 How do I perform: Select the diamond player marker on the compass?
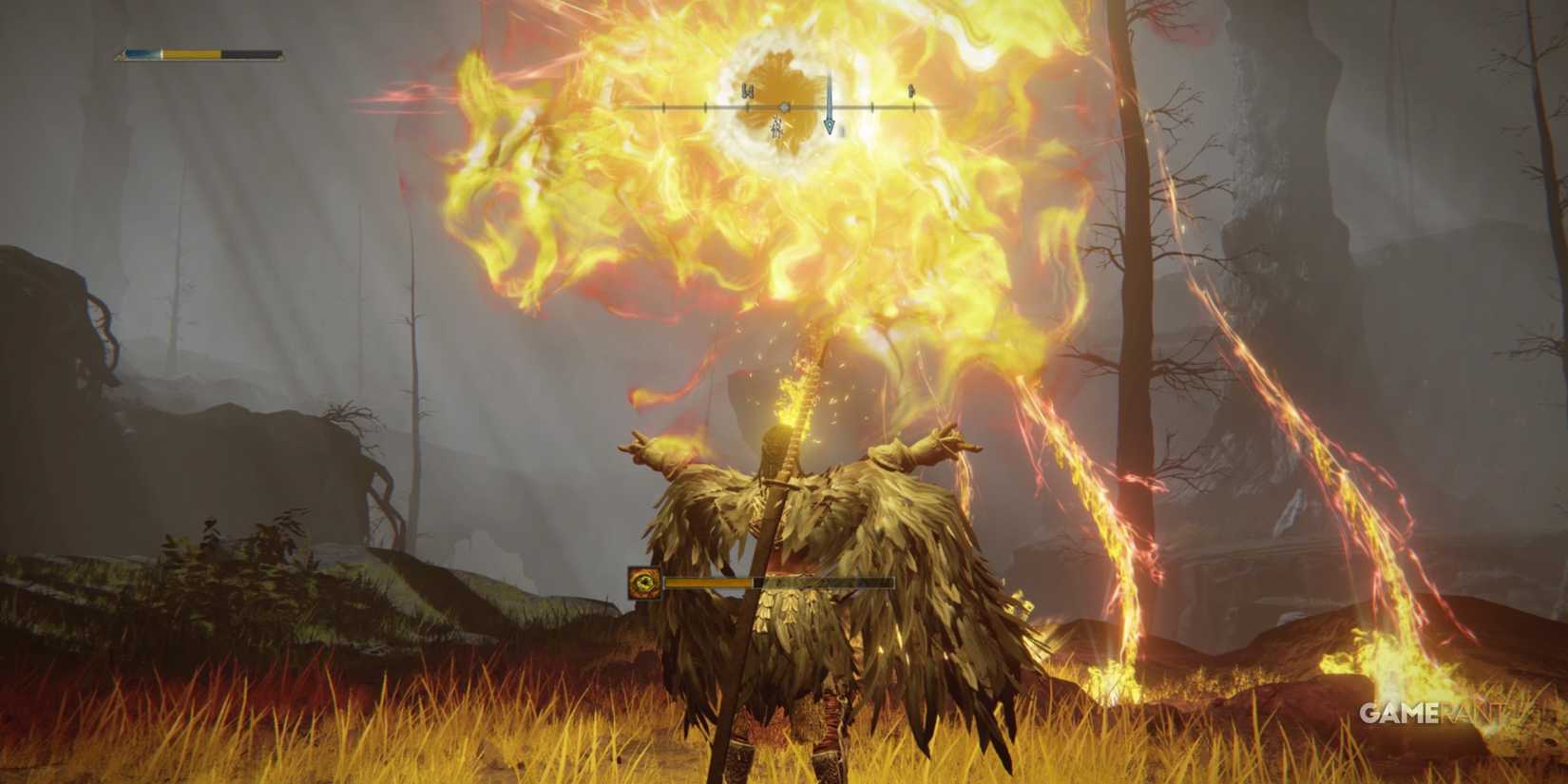784,107
